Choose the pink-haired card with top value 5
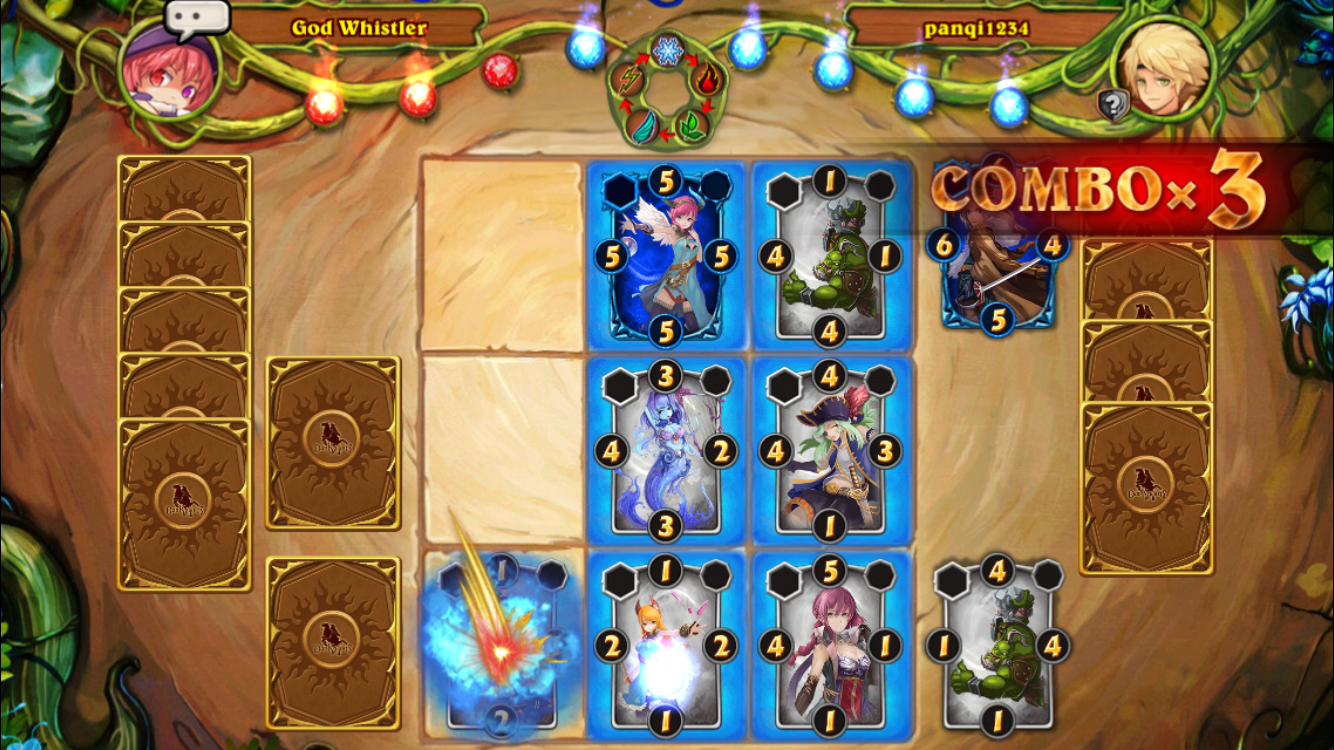The height and width of the screenshot is (750, 1334). click(x=831, y=645)
